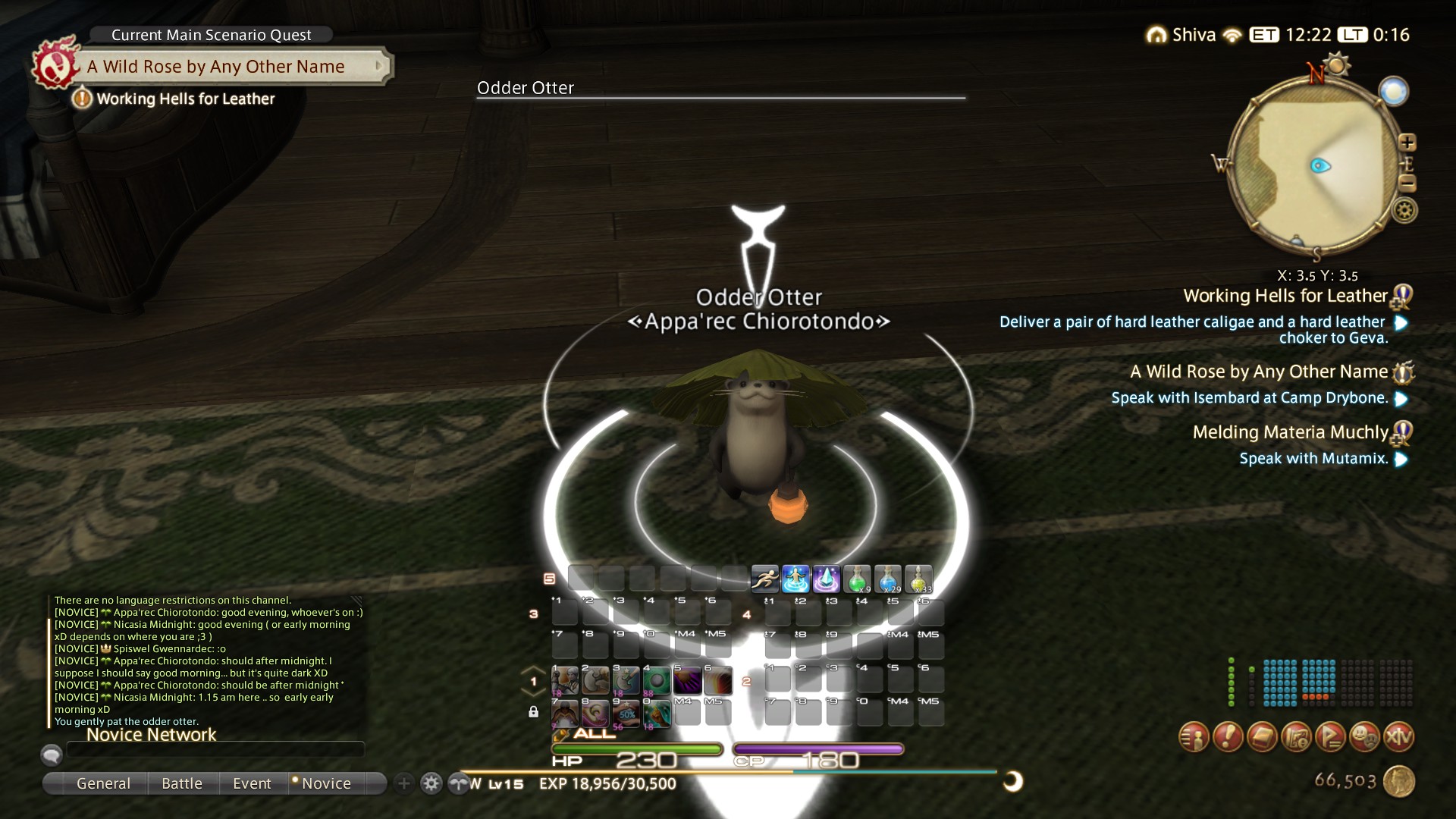Switch to the Novice chat tab
1456x819 pixels.
[326, 783]
